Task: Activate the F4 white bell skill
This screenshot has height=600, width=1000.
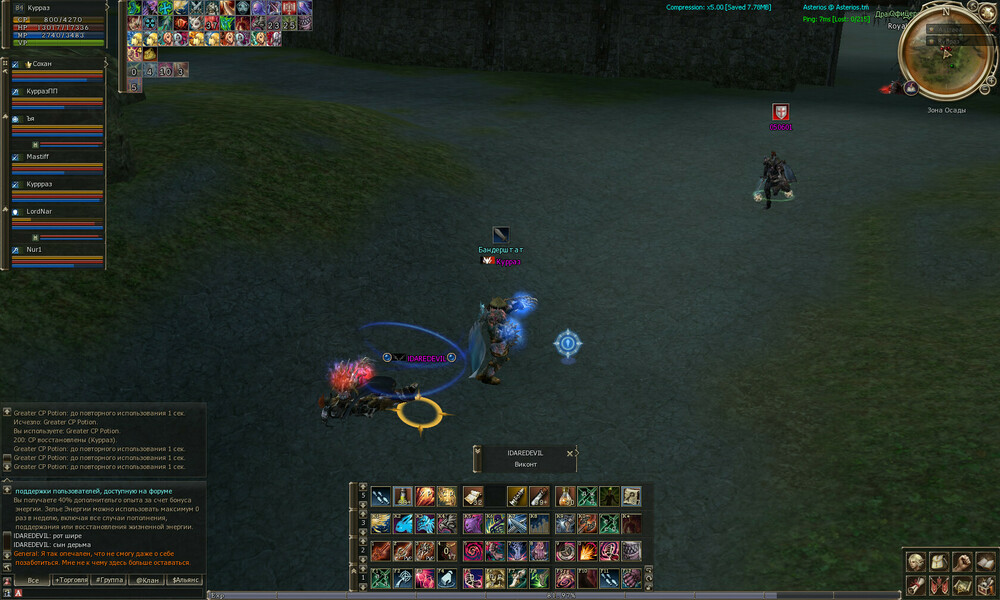Action: point(447,577)
